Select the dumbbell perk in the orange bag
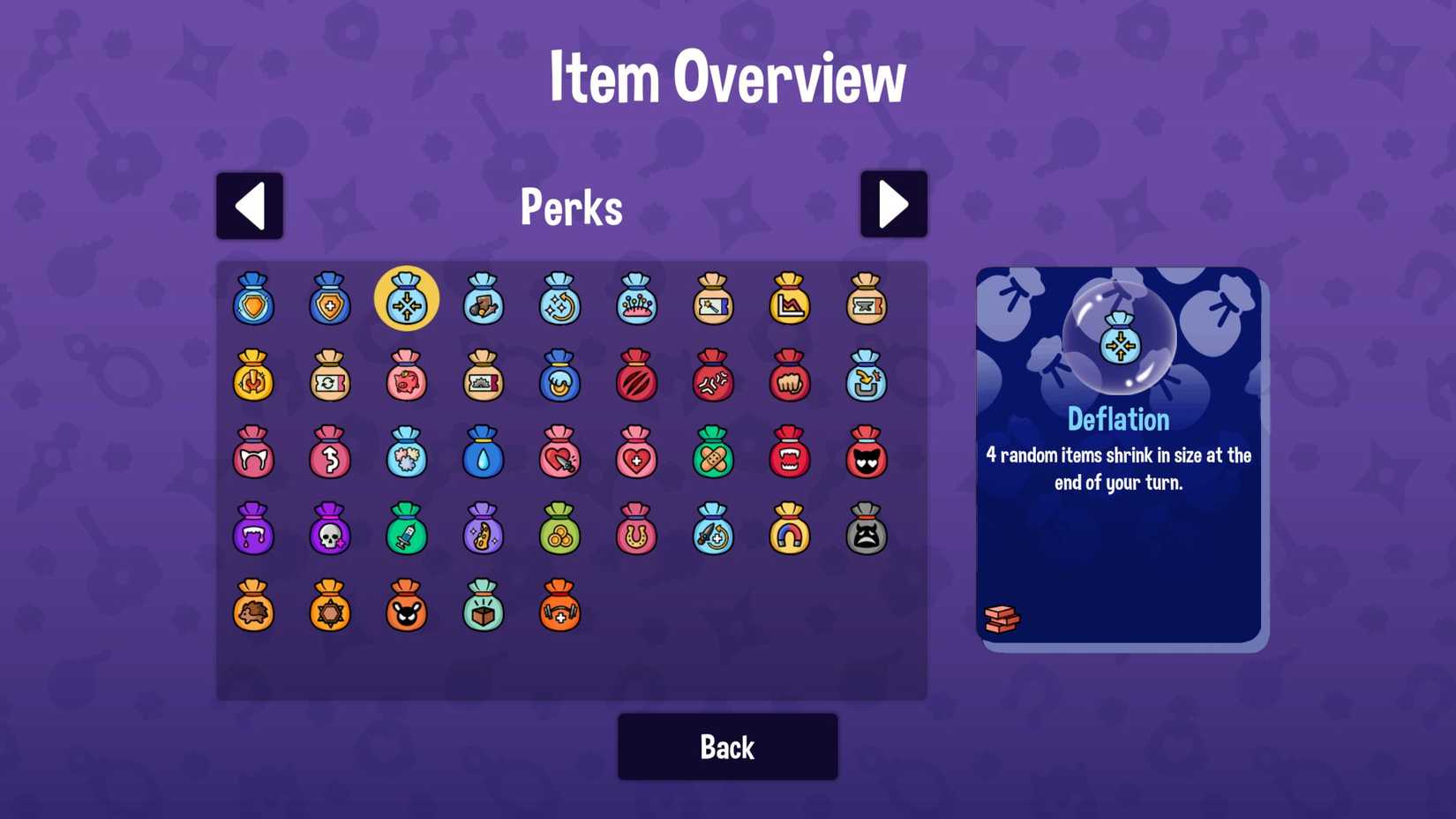The height and width of the screenshot is (819, 1456). click(560, 609)
